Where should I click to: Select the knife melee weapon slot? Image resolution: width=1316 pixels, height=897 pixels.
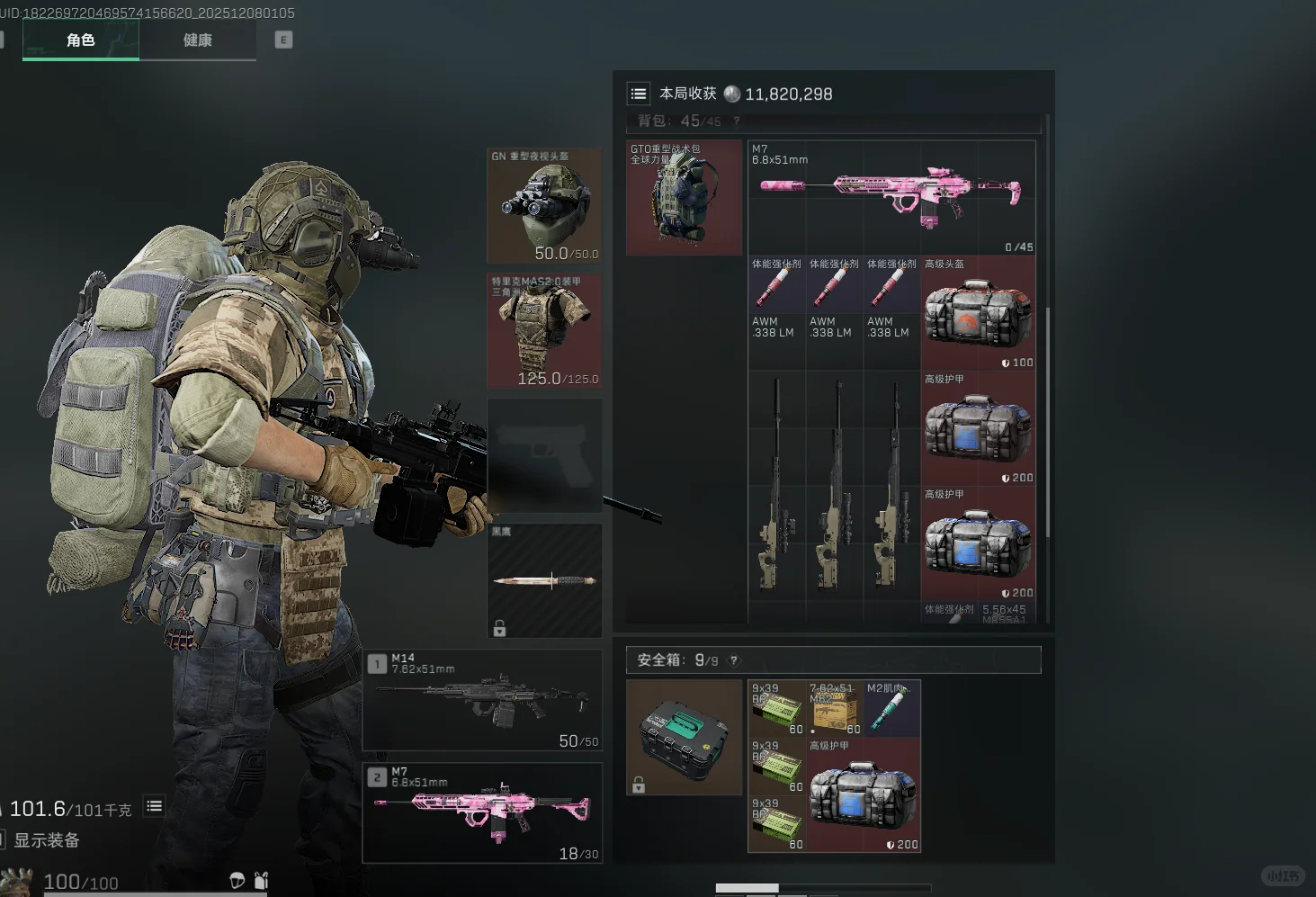coord(544,581)
